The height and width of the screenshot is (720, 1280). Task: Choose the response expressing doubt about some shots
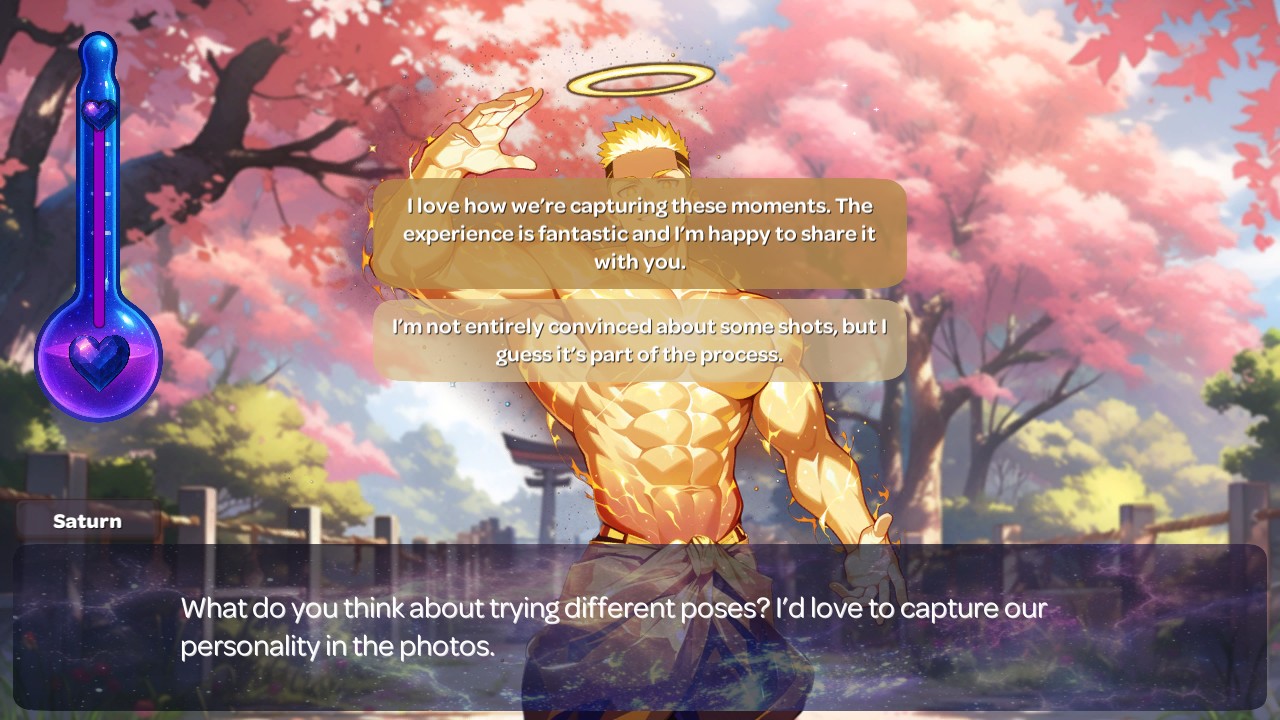pos(638,340)
